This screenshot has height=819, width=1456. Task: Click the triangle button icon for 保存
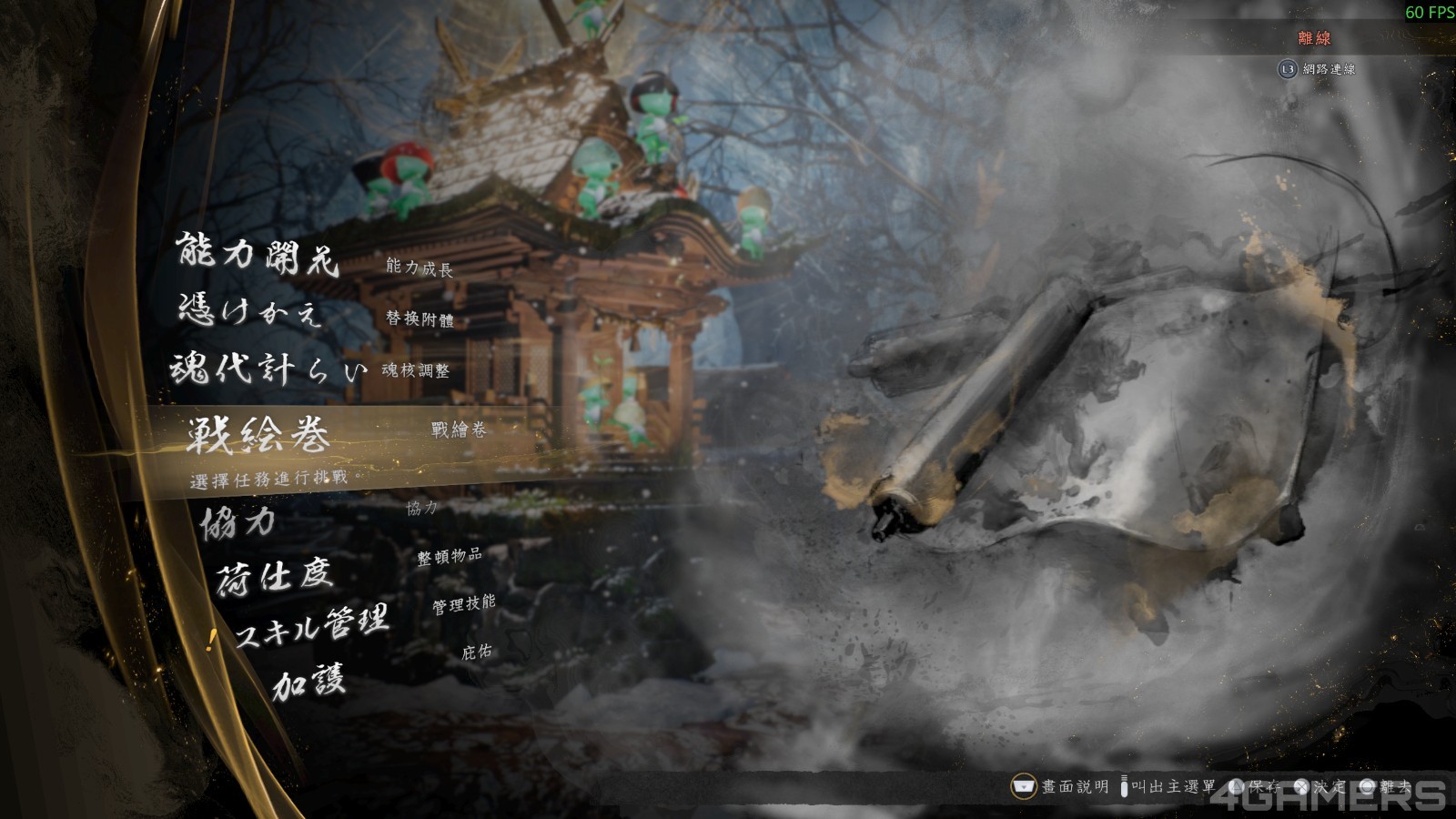point(1237,785)
